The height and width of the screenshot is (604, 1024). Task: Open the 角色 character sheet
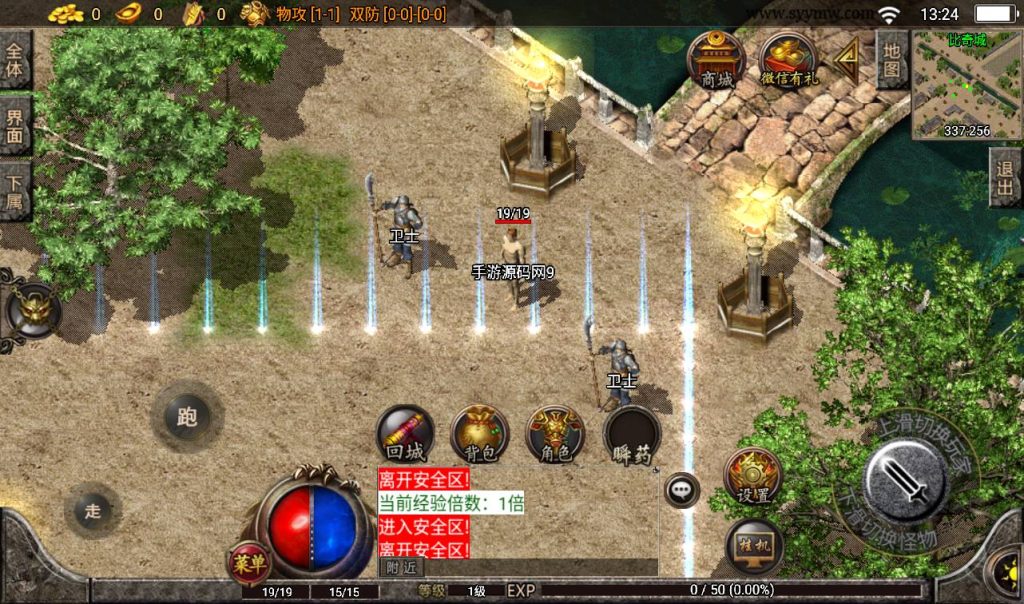pyautogui.click(x=555, y=434)
